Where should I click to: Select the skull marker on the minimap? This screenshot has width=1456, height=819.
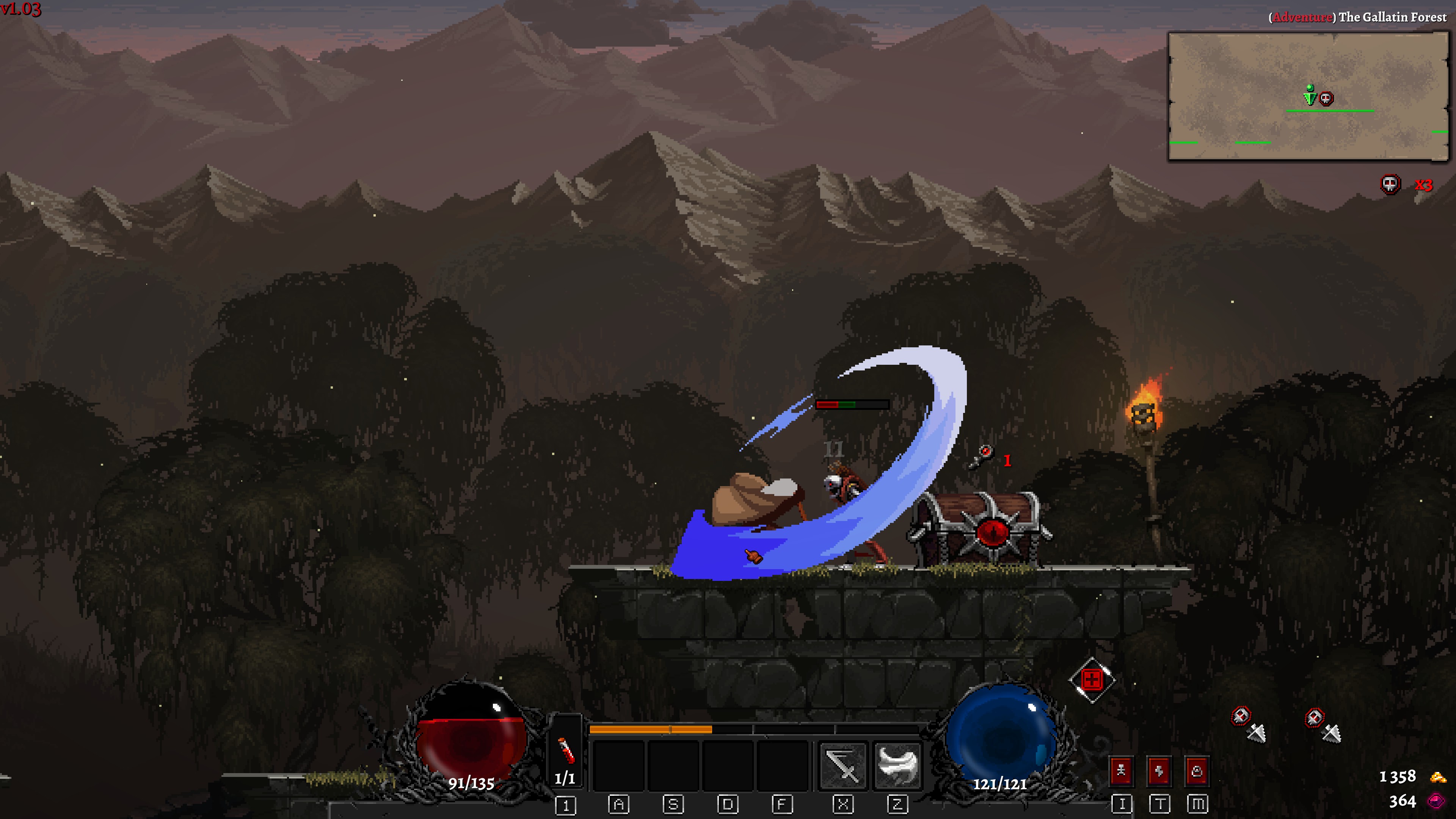[x=1326, y=99]
